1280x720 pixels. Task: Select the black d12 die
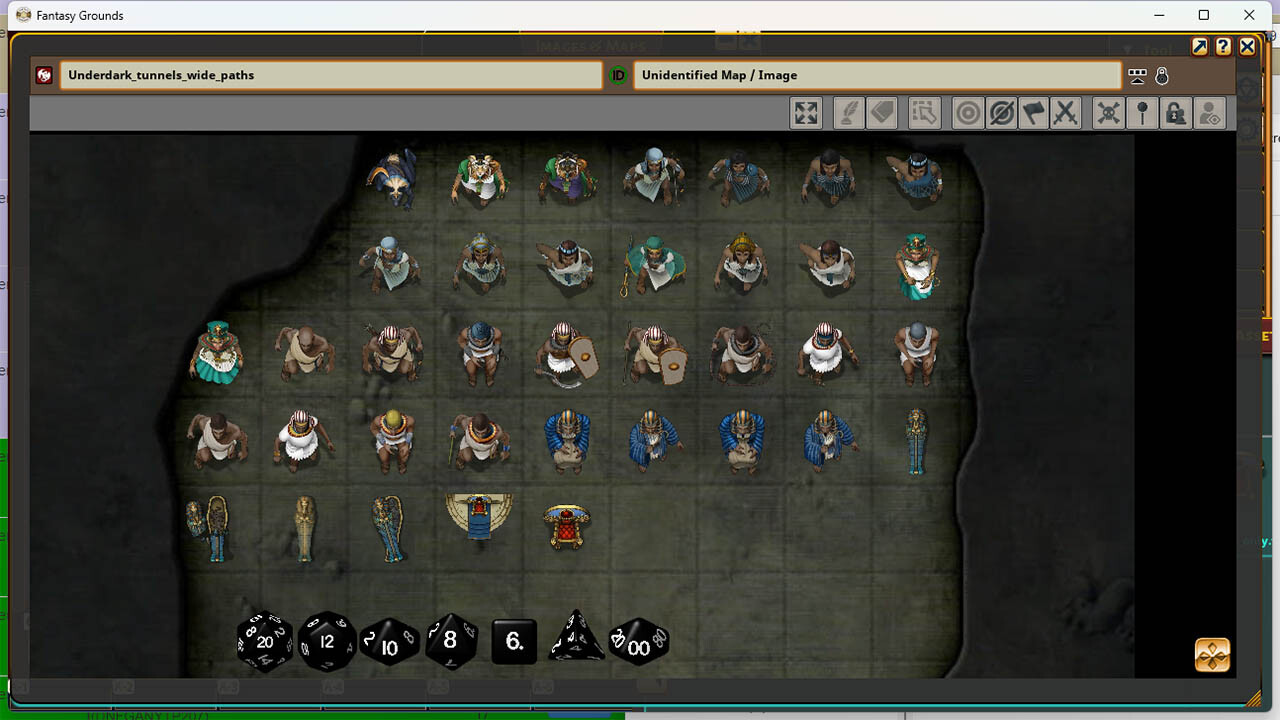[327, 641]
